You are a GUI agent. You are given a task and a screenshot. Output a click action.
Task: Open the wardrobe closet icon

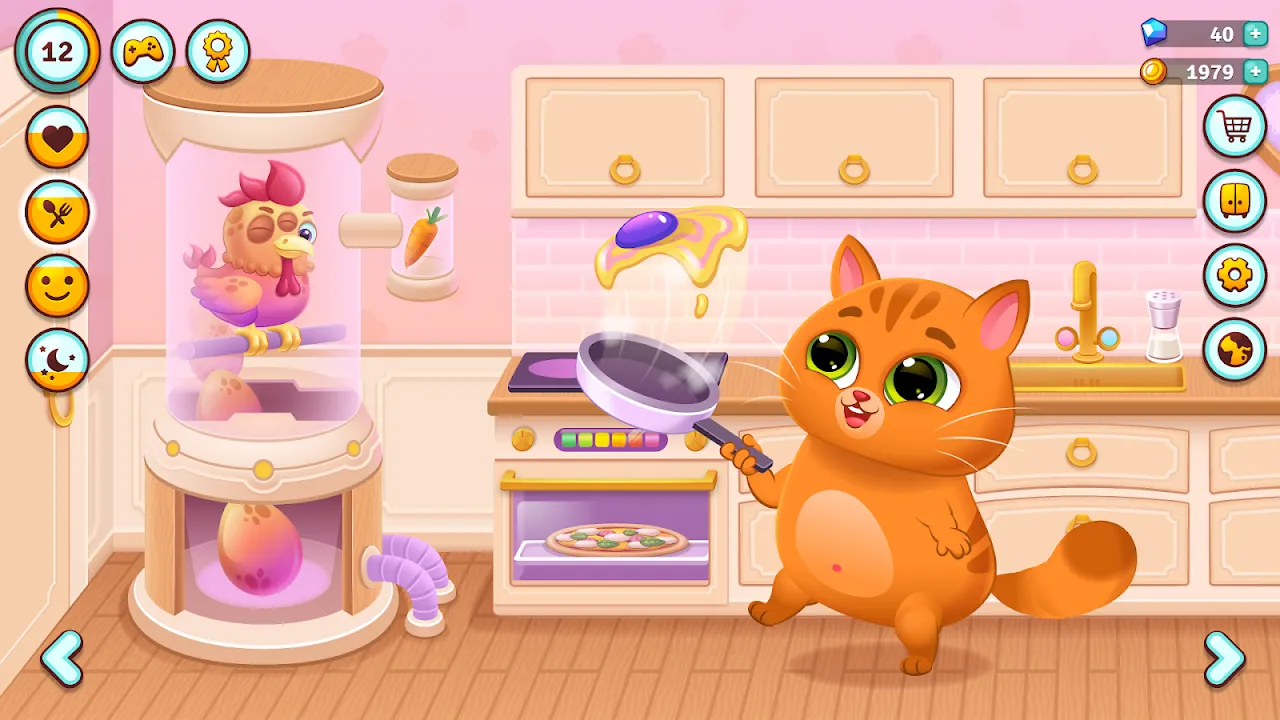pos(1236,198)
